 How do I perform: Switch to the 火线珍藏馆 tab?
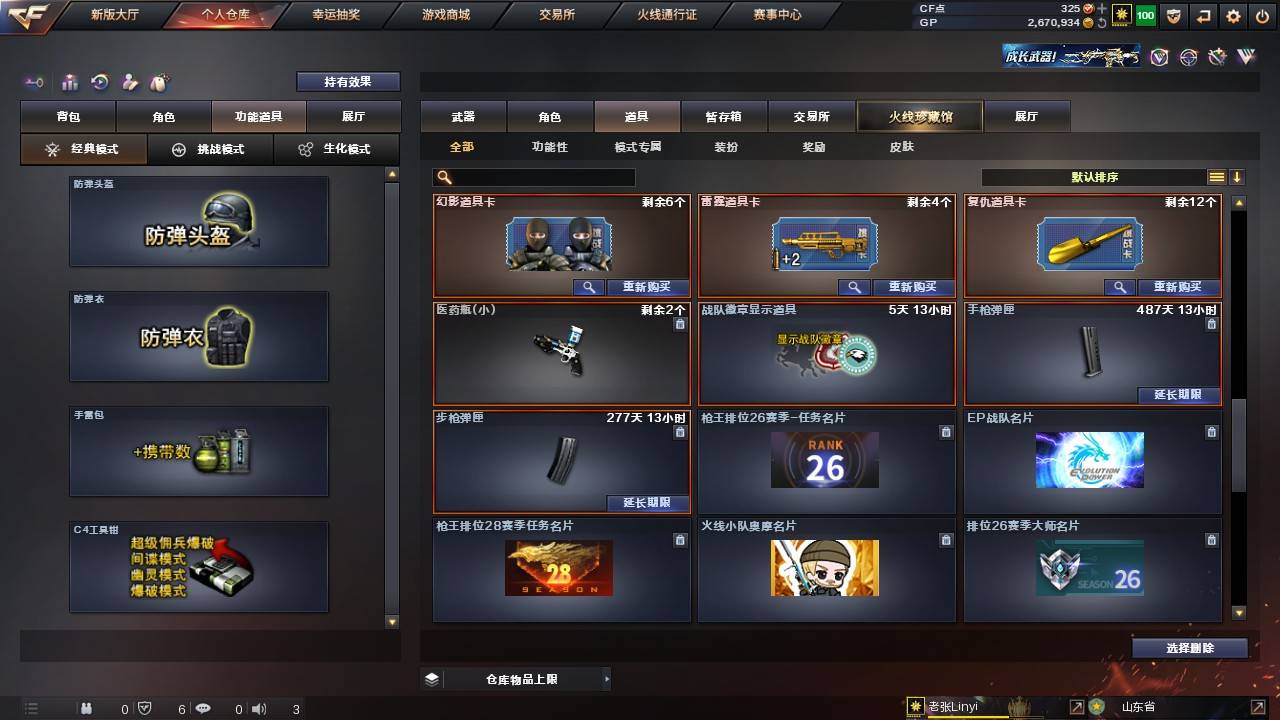(x=921, y=116)
